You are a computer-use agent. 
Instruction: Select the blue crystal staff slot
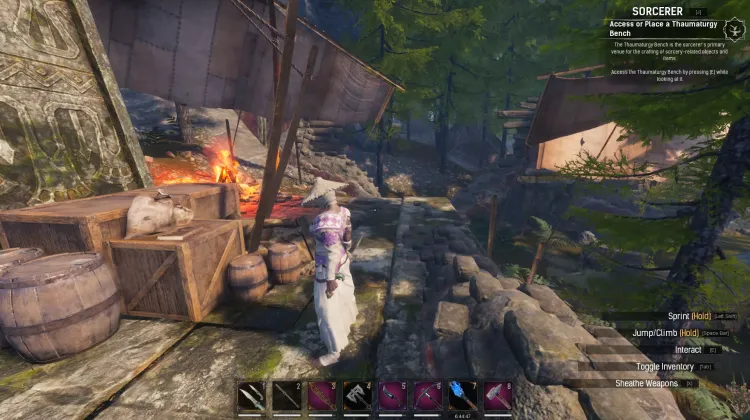click(x=463, y=396)
